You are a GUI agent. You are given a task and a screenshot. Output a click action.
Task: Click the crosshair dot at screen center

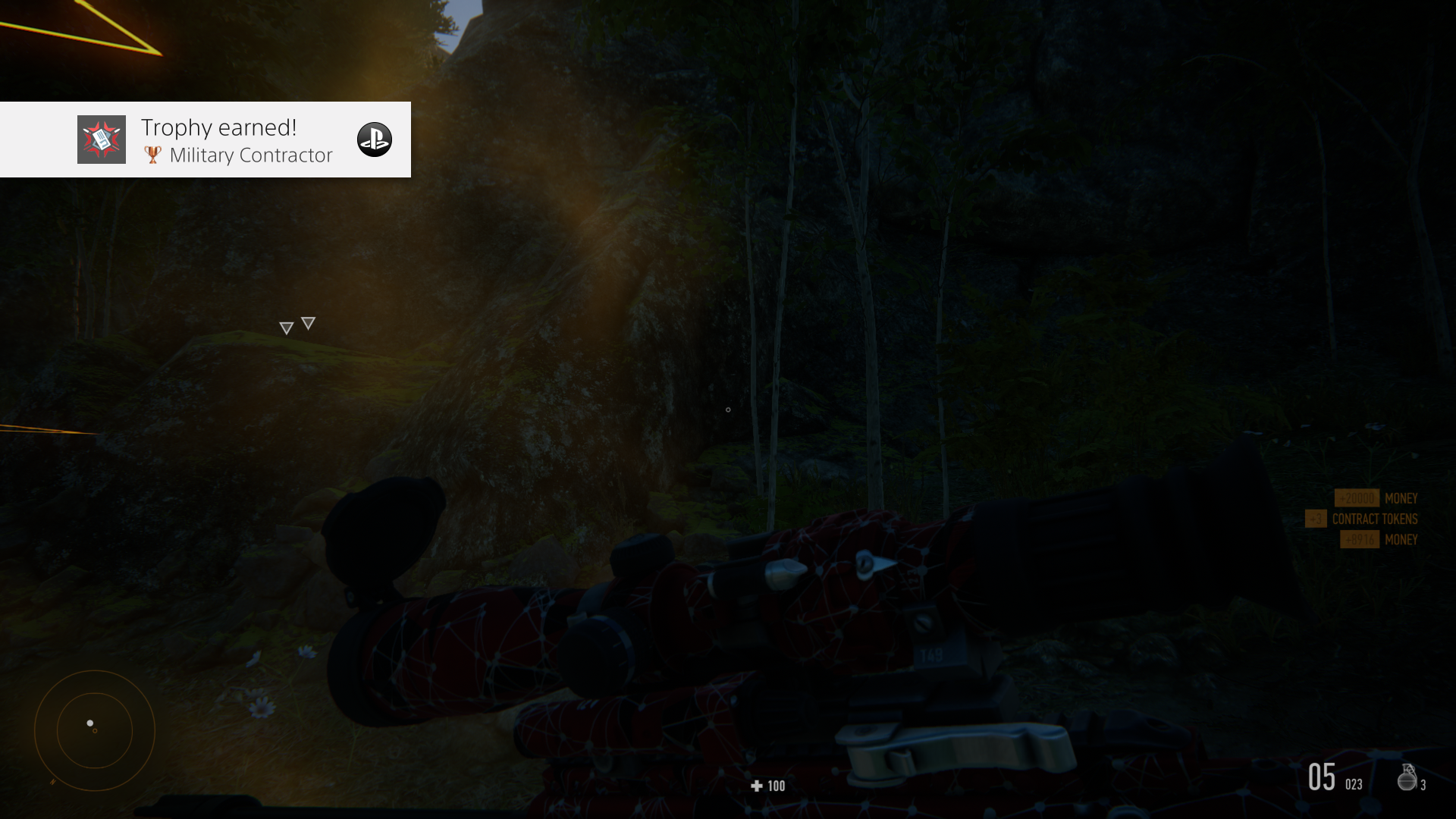pos(728,409)
